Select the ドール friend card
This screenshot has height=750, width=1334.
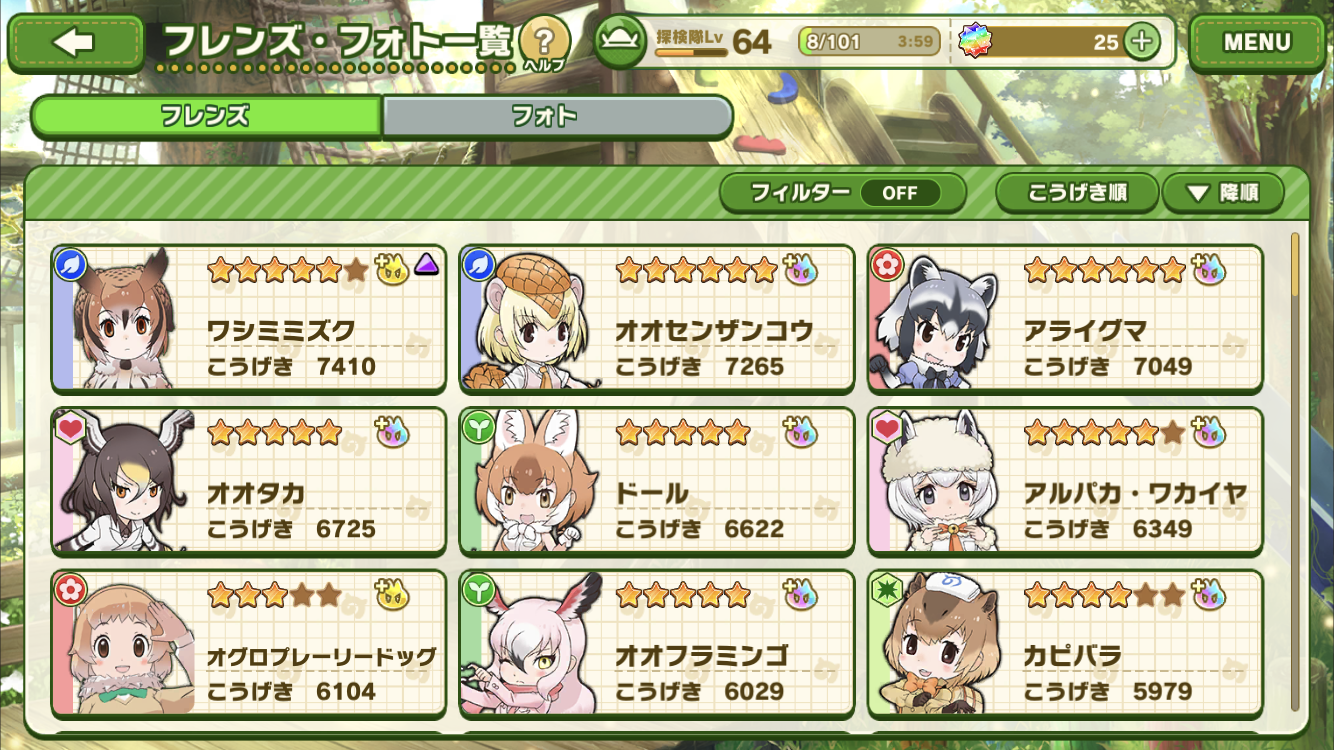pyautogui.click(x=657, y=481)
